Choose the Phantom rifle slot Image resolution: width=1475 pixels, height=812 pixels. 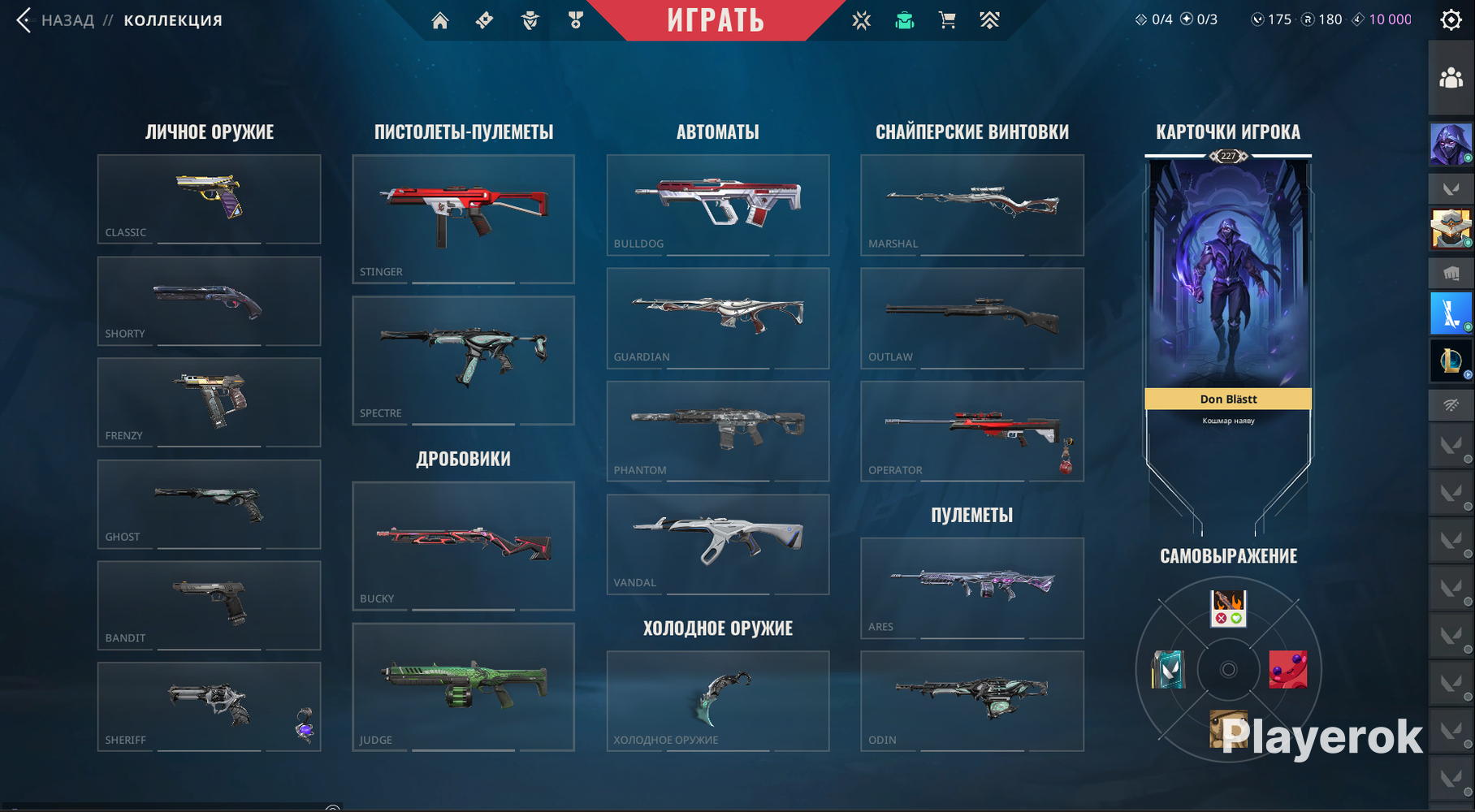[x=717, y=431]
